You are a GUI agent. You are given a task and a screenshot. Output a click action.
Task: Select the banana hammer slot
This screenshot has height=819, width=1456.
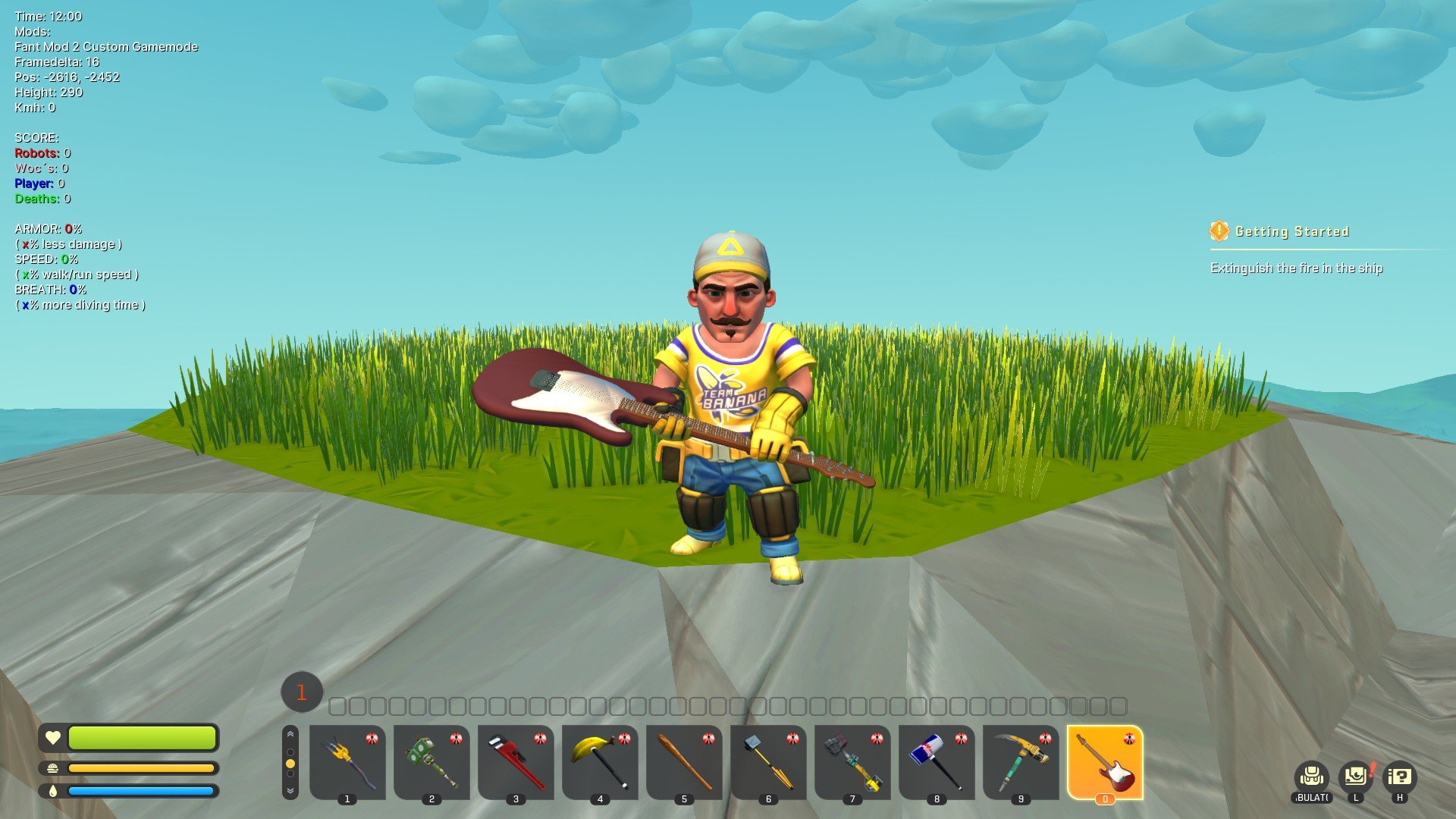[x=600, y=761]
